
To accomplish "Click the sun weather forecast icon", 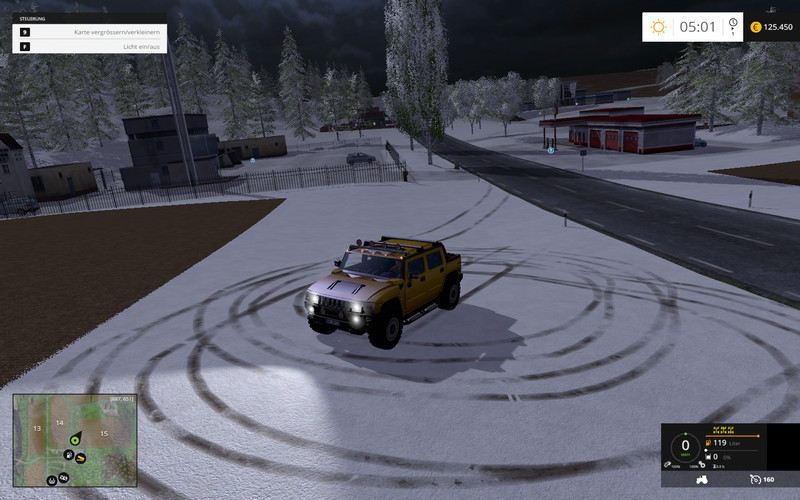I will click(x=658, y=27).
